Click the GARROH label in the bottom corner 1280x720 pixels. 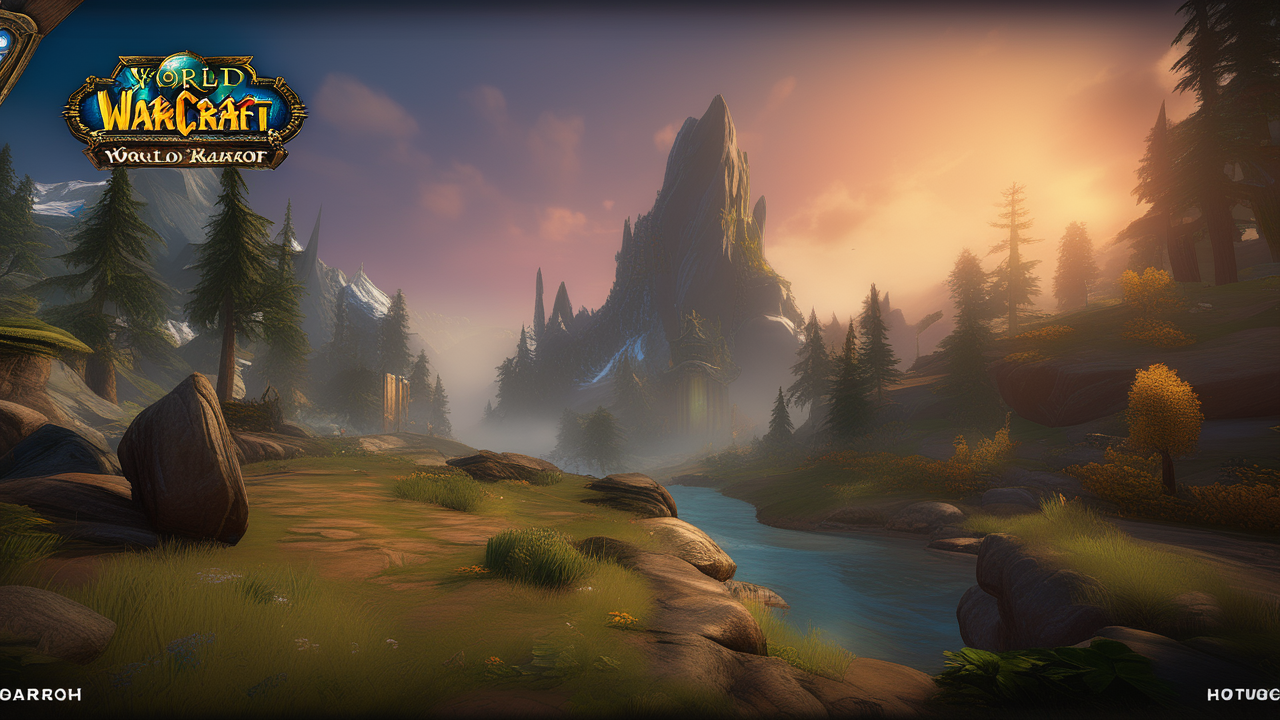[41, 694]
